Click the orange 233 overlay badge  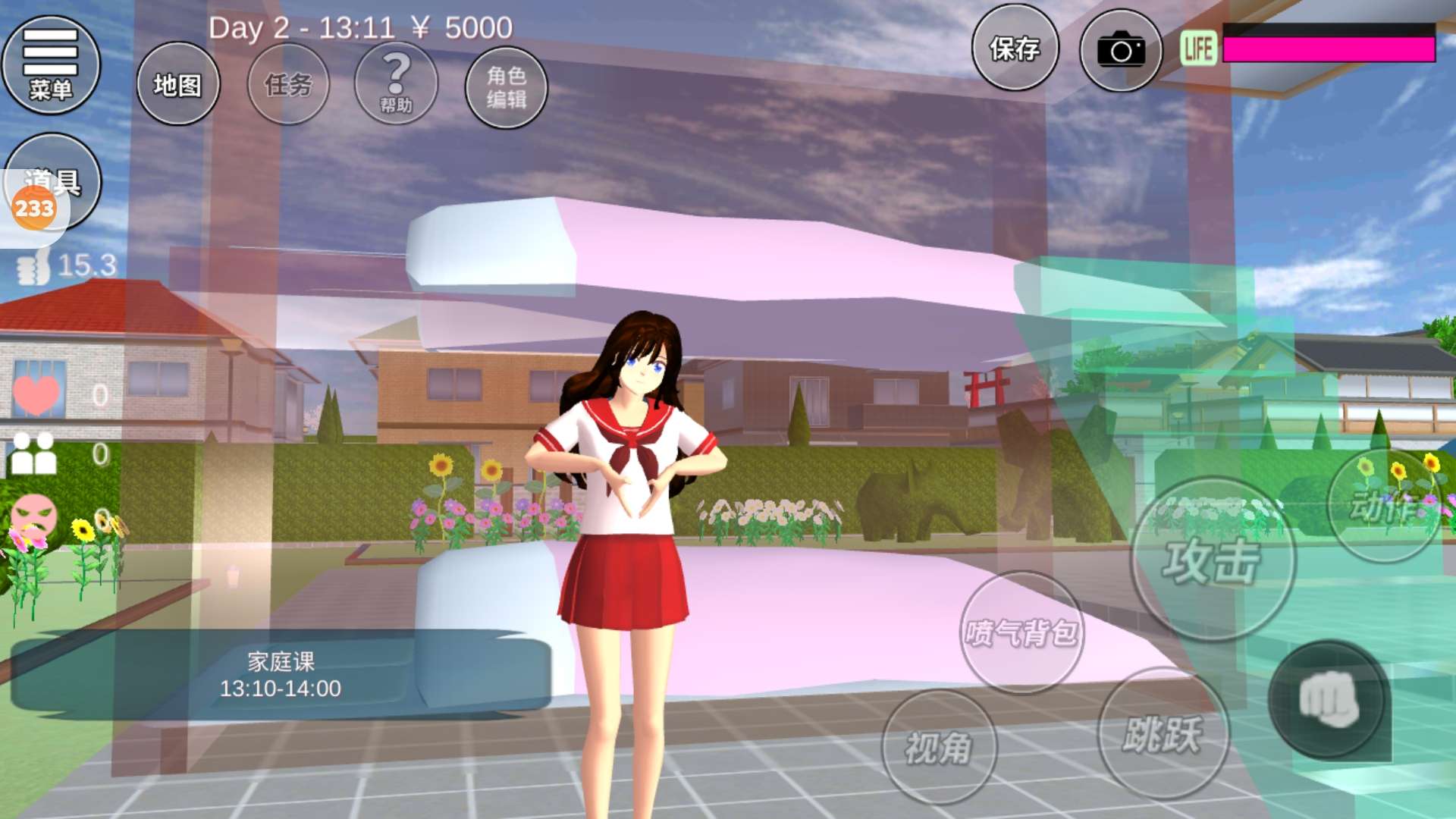pyautogui.click(x=33, y=208)
